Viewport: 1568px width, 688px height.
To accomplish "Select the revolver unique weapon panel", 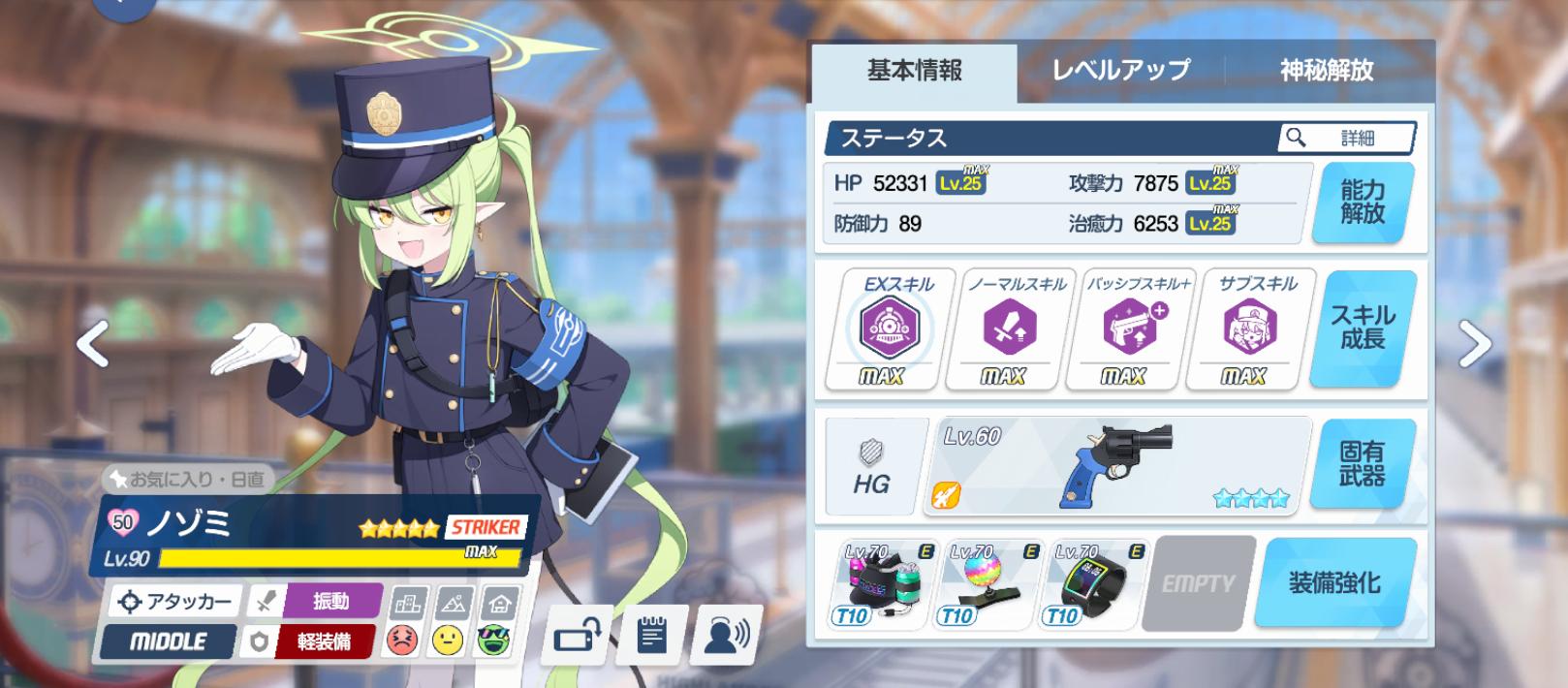I will tap(1119, 464).
